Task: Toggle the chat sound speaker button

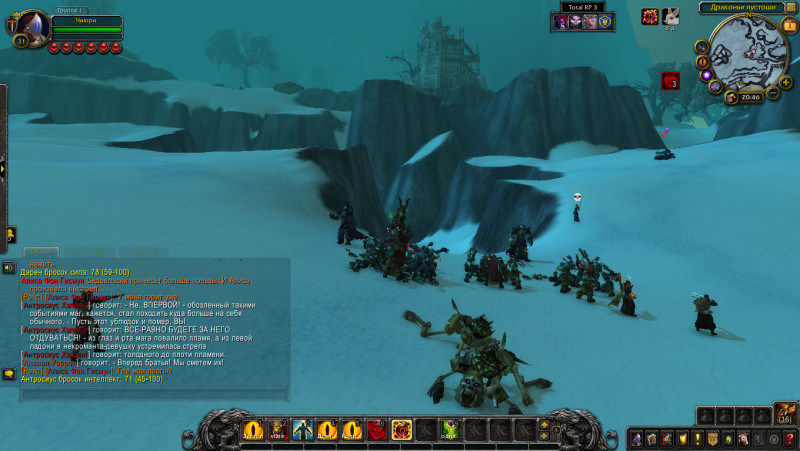Action: [8, 268]
